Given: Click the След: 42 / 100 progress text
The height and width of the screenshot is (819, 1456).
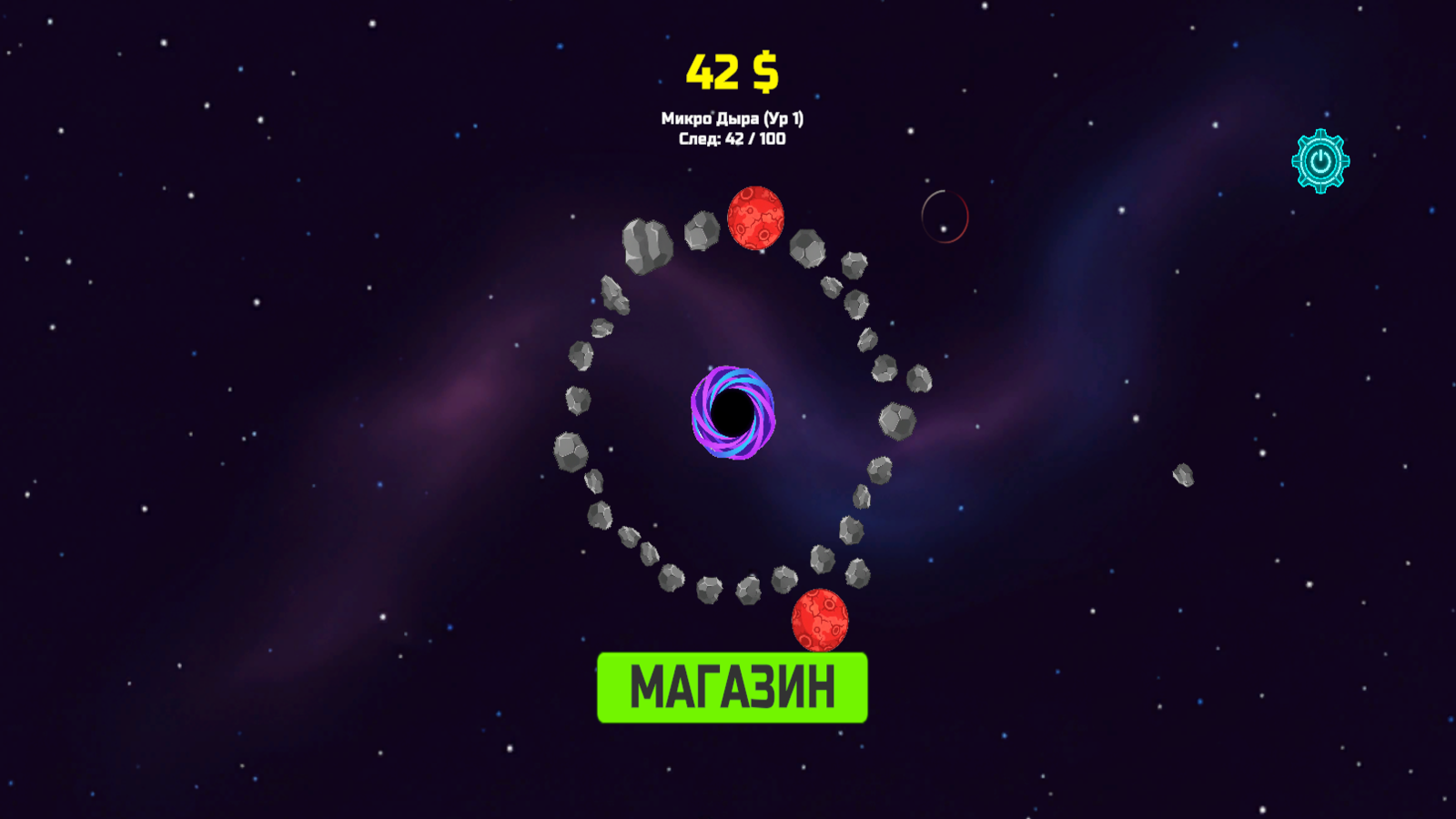Looking at the screenshot, I should pyautogui.click(x=733, y=139).
